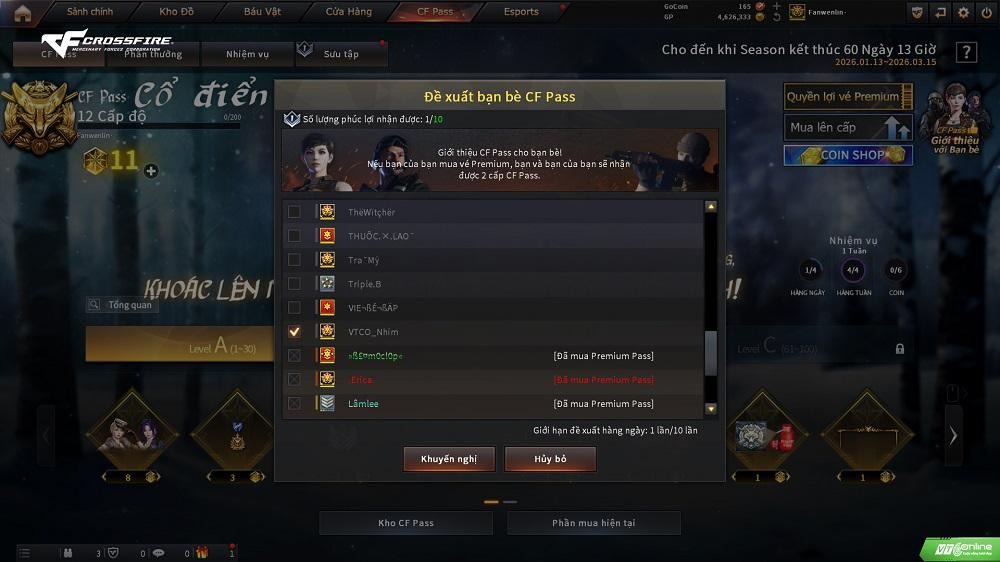The image size is (1000, 562).
Task: Open the Esports tab
Action: 521,12
